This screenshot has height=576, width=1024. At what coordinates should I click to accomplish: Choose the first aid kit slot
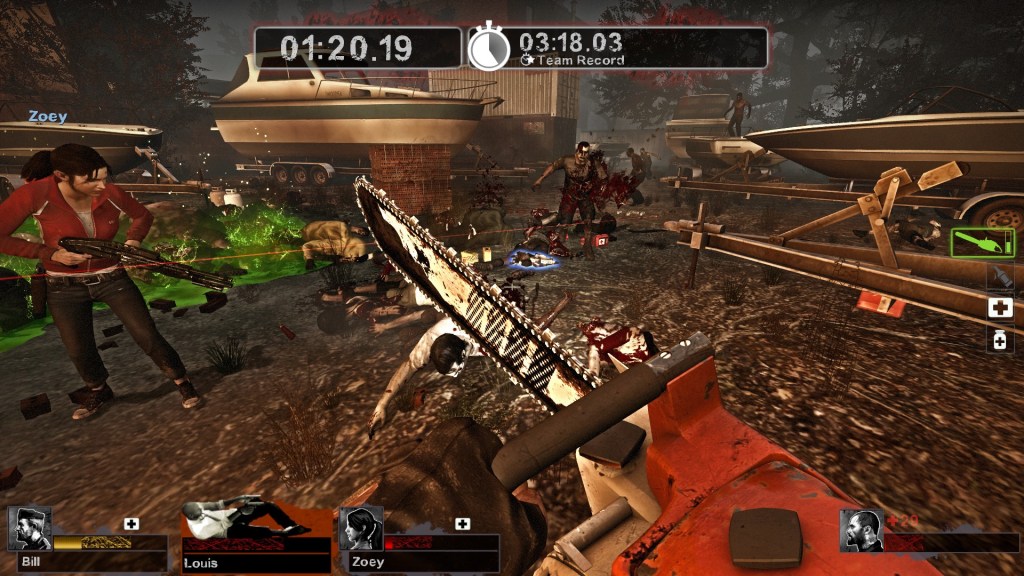coord(1000,308)
